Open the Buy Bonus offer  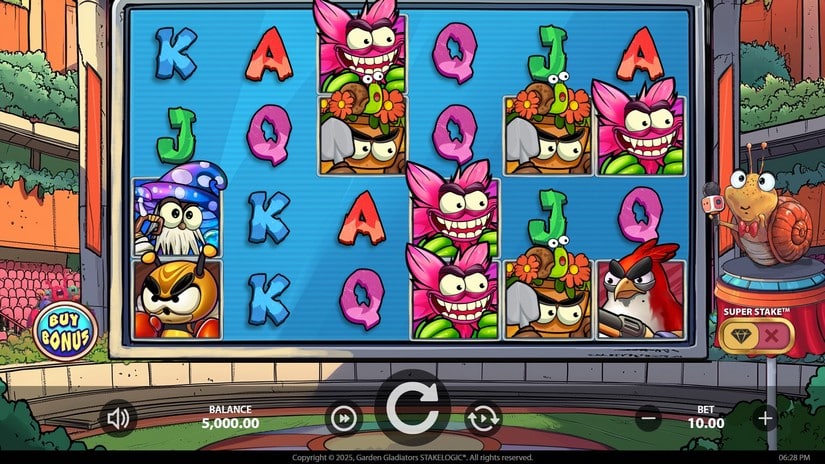[x=66, y=332]
